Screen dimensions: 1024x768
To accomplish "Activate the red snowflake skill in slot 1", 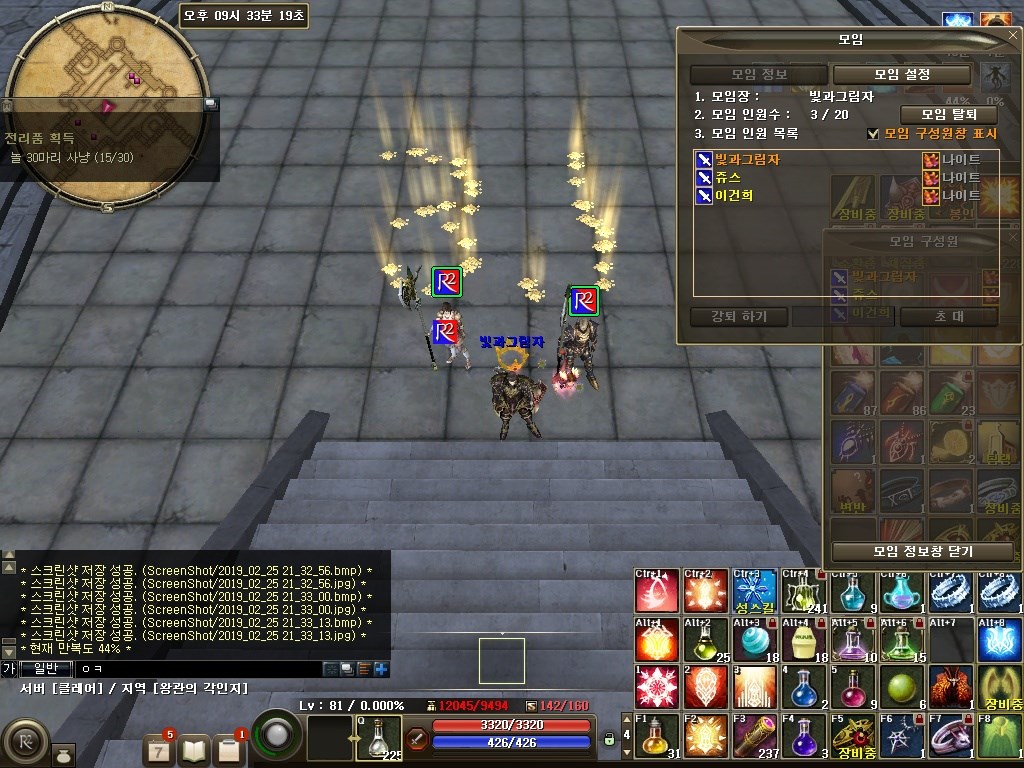I will click(x=656, y=688).
